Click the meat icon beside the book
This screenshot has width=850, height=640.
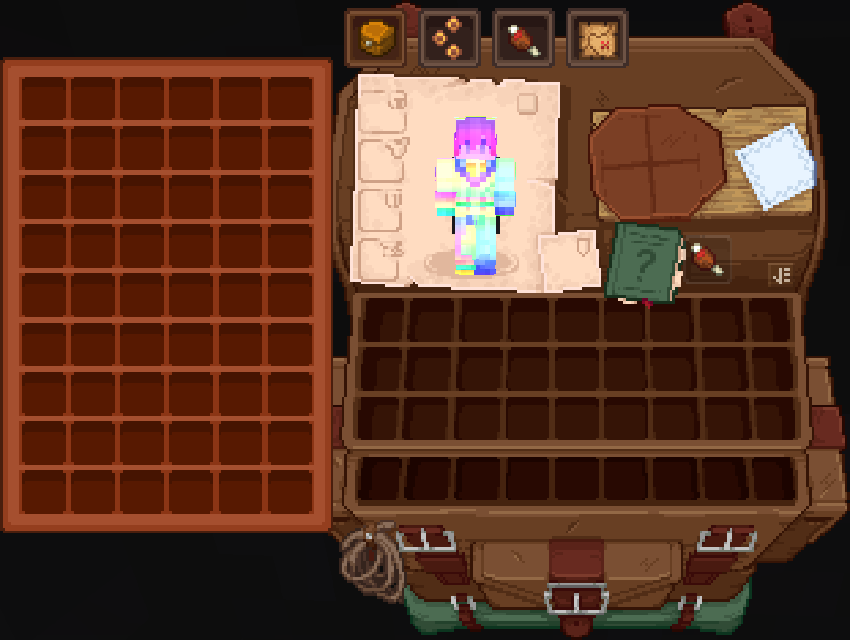706,259
